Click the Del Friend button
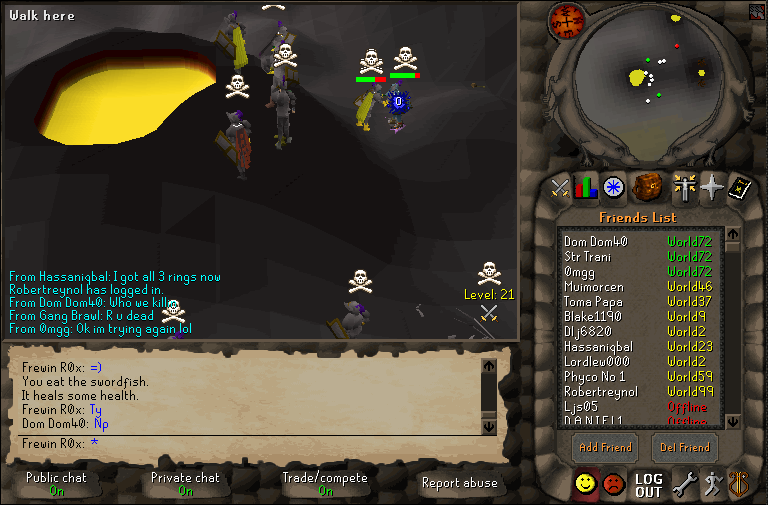This screenshot has height=505, width=768. (x=685, y=447)
